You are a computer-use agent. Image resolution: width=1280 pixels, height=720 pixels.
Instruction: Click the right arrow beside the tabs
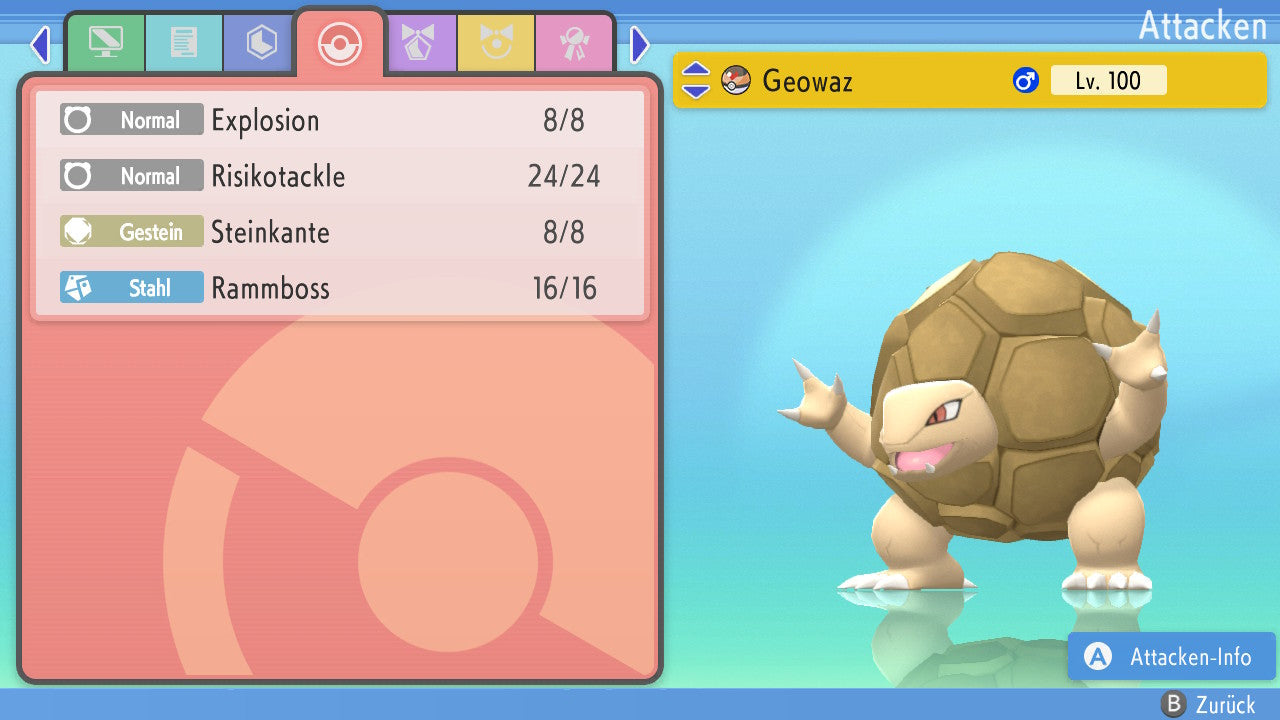pyautogui.click(x=640, y=44)
